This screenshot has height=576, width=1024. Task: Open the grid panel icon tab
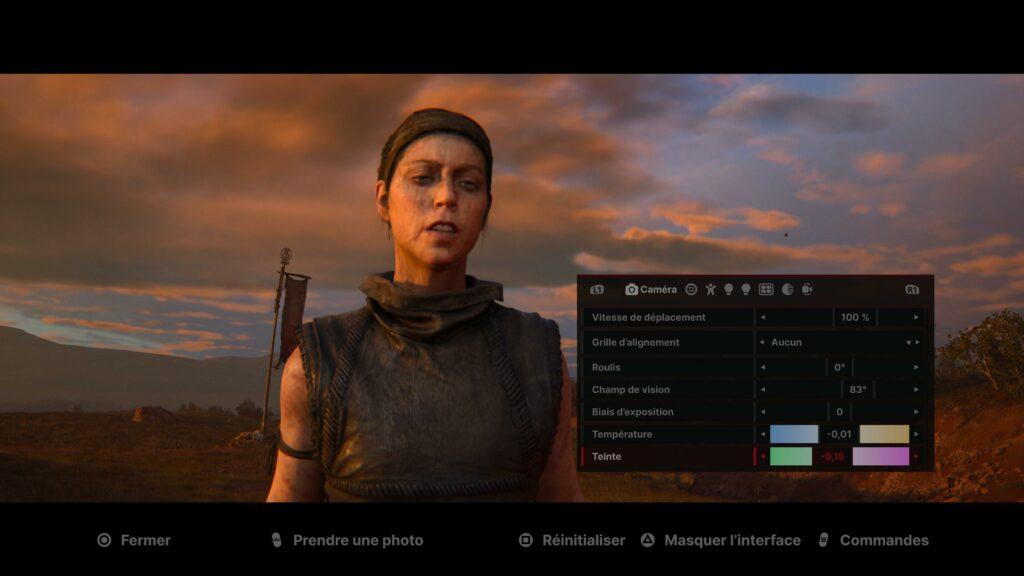(x=766, y=289)
